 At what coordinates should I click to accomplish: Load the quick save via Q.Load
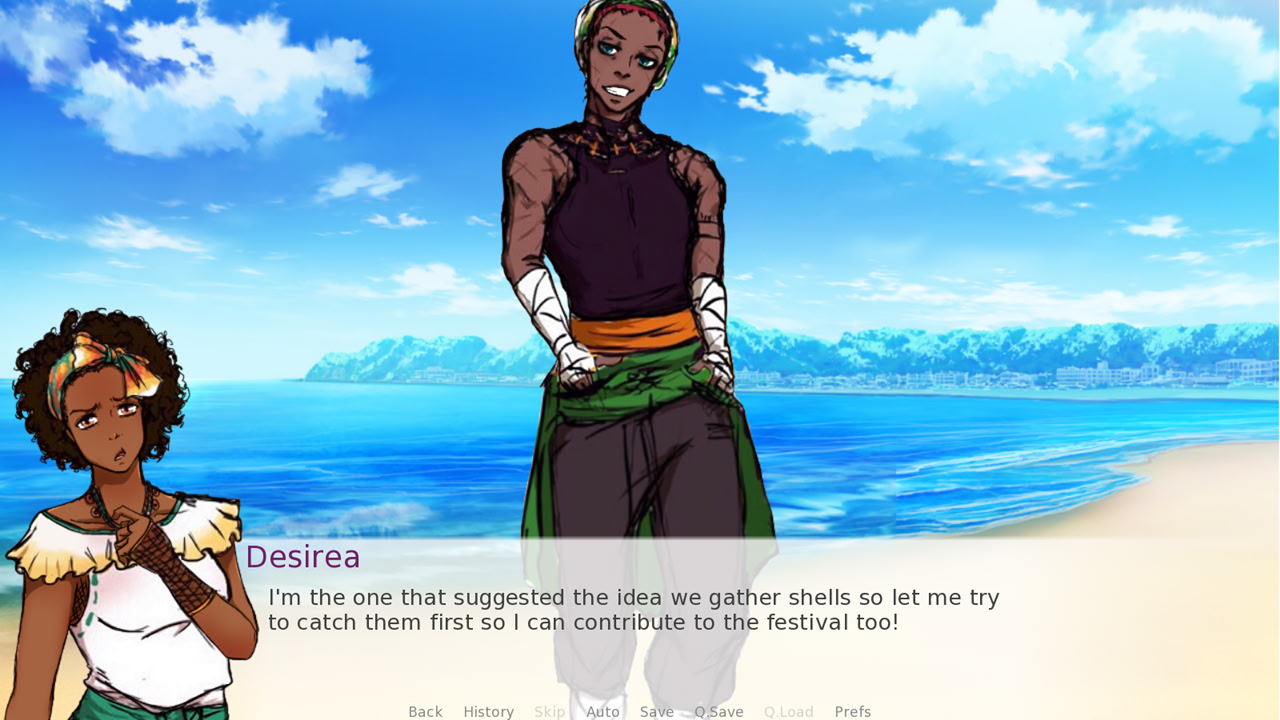pyautogui.click(x=788, y=711)
